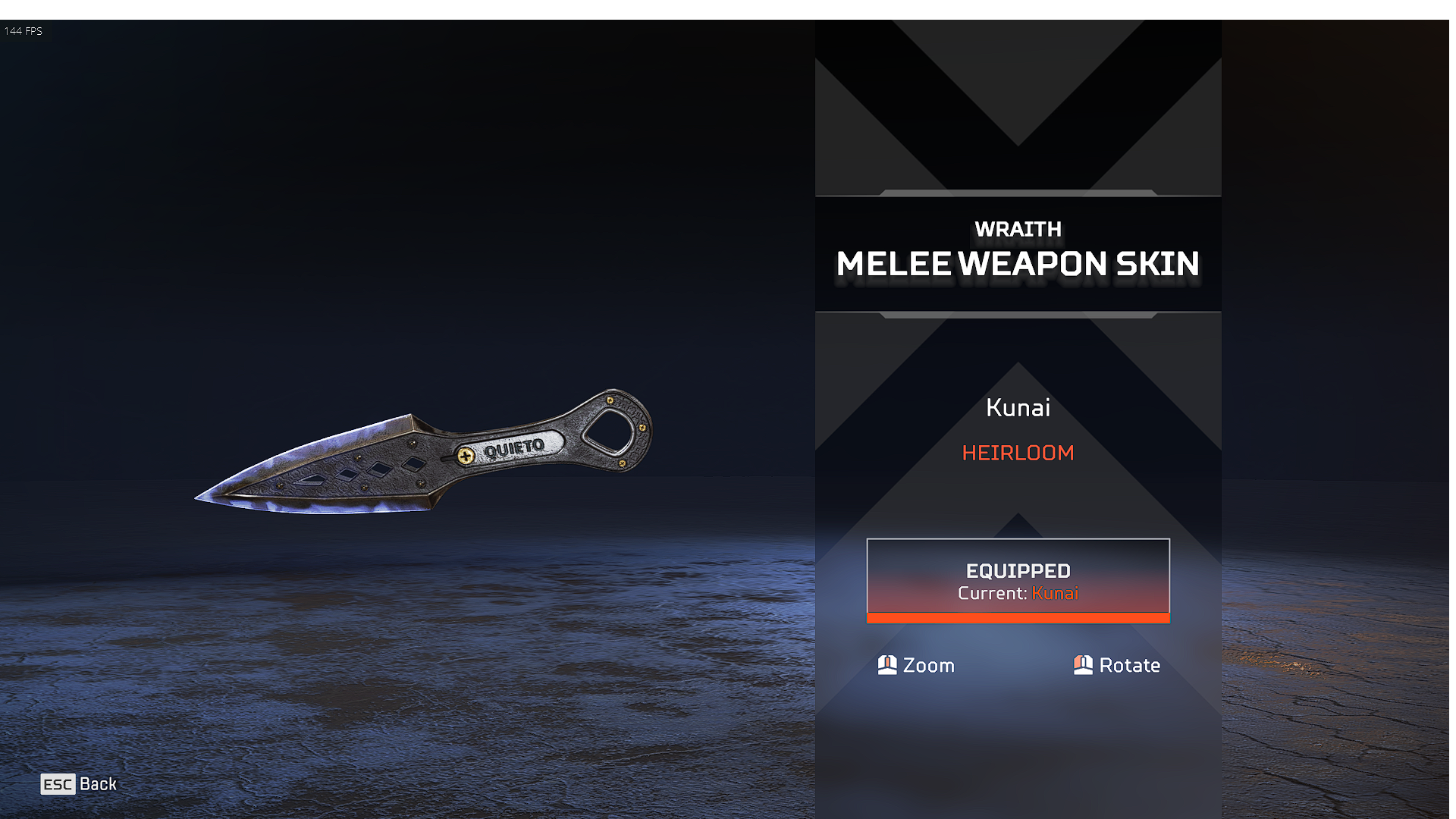Toggle the EQUIPPED state of the skin

(x=1018, y=580)
